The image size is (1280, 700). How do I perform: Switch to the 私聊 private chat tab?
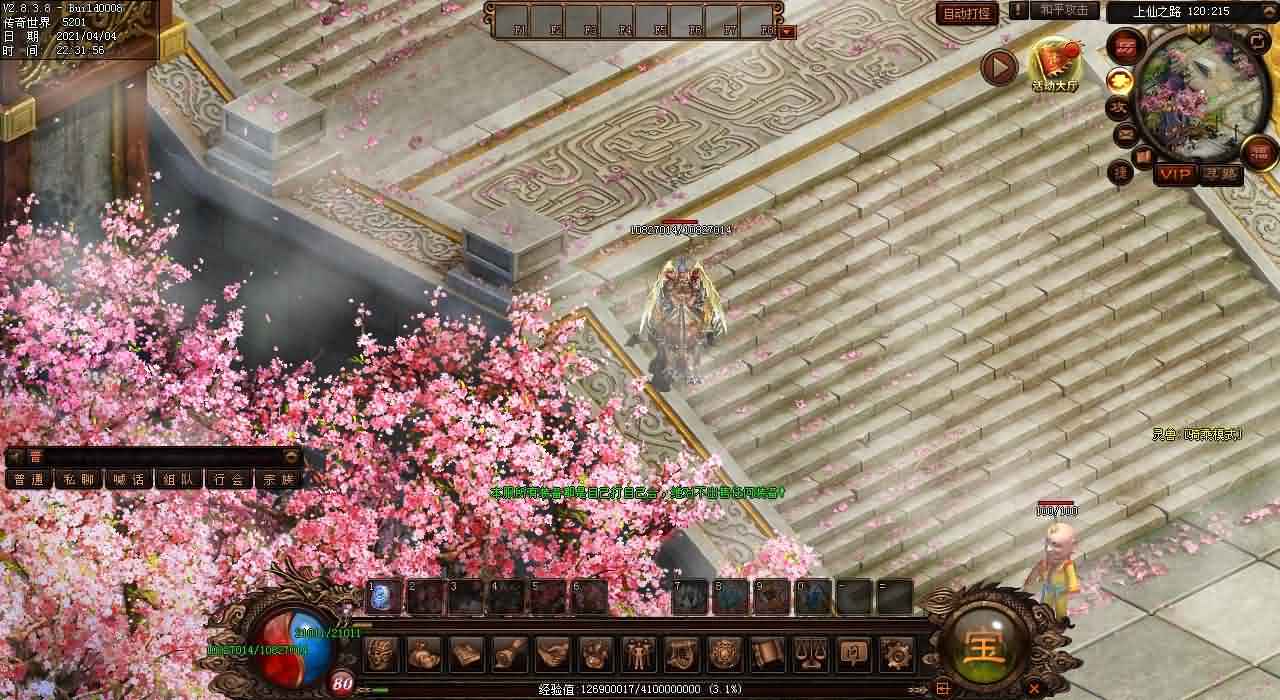click(79, 479)
